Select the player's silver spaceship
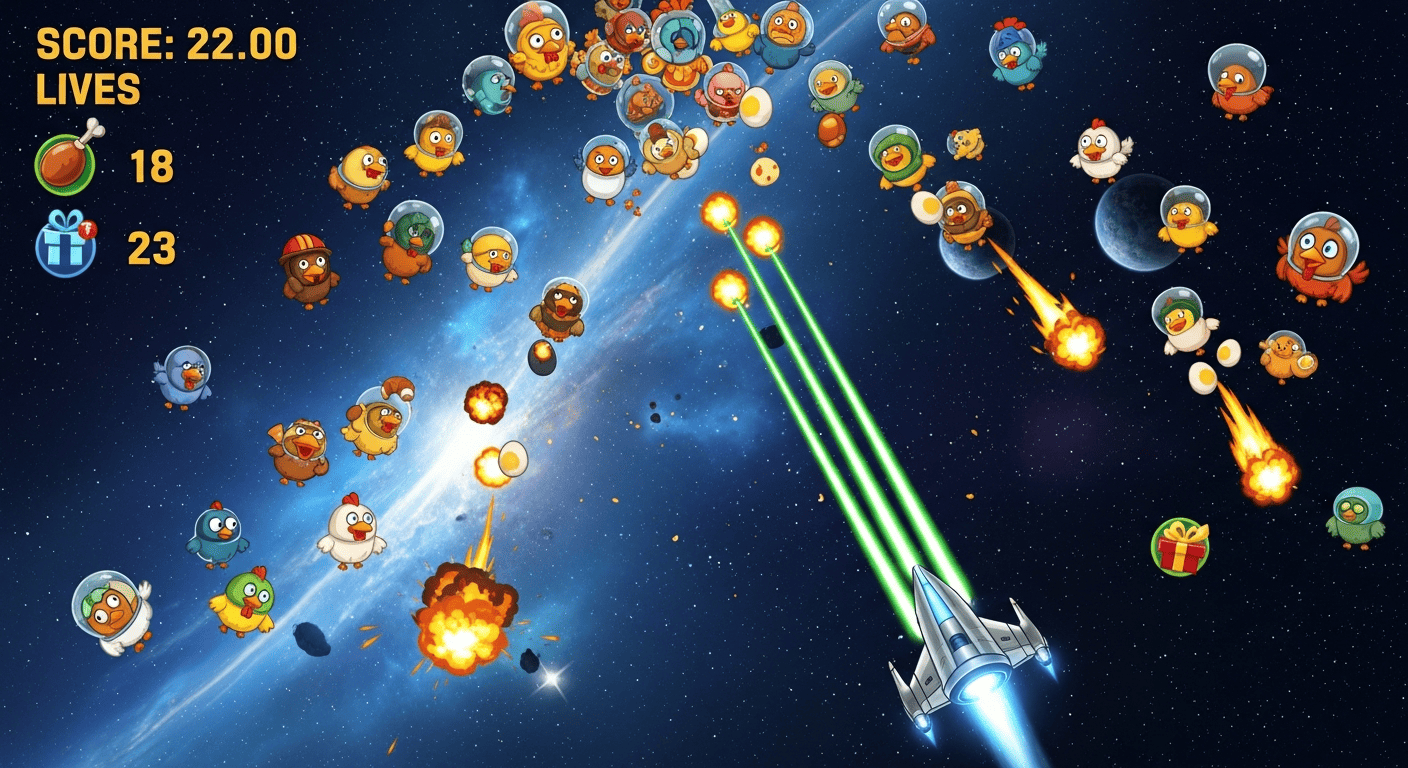 tap(965, 645)
